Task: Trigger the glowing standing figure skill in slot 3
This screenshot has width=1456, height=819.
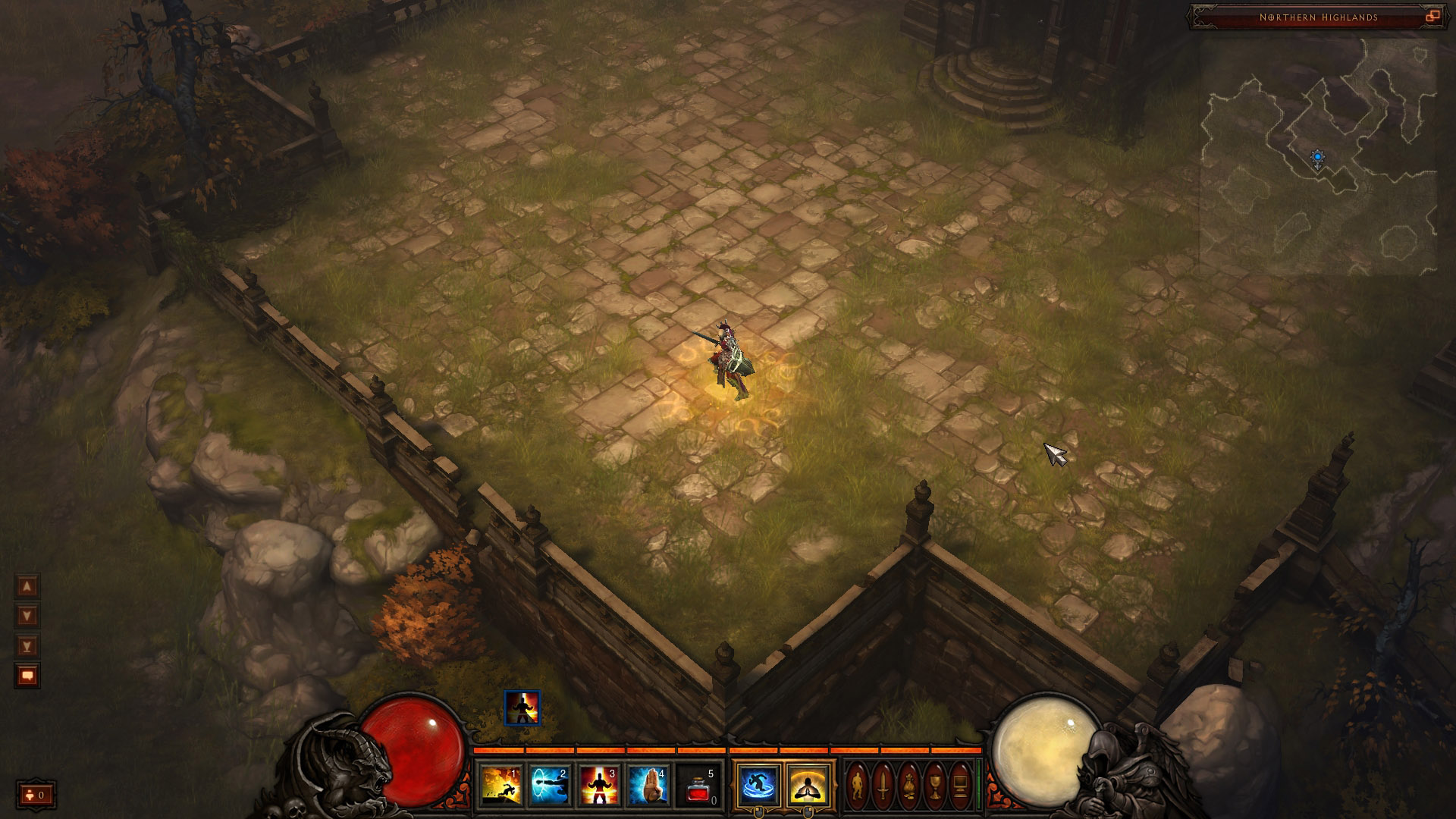Action: [599, 785]
